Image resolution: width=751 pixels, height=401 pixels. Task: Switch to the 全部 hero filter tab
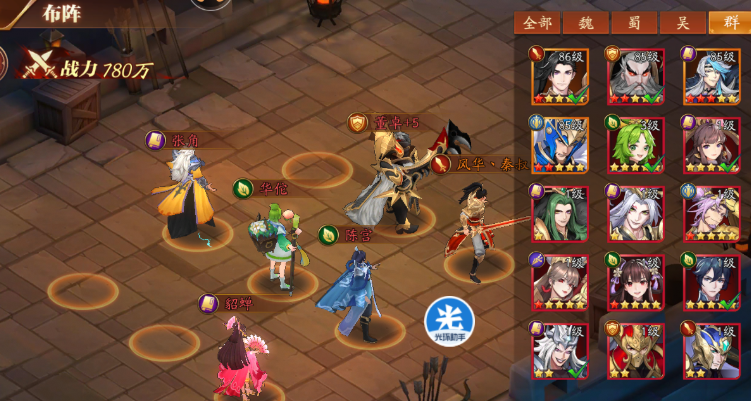click(536, 23)
